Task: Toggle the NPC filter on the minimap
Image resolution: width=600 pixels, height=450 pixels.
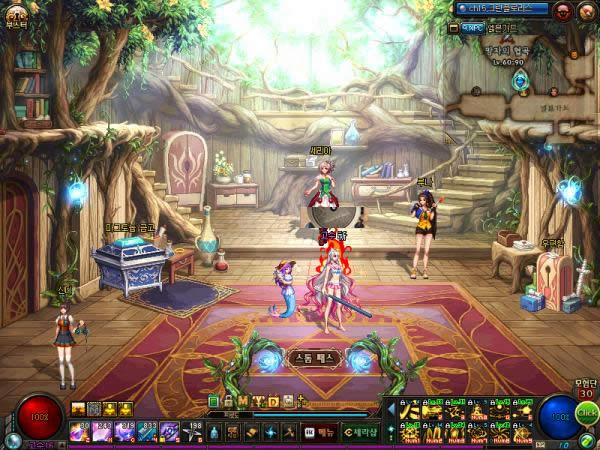Action: click(472, 27)
